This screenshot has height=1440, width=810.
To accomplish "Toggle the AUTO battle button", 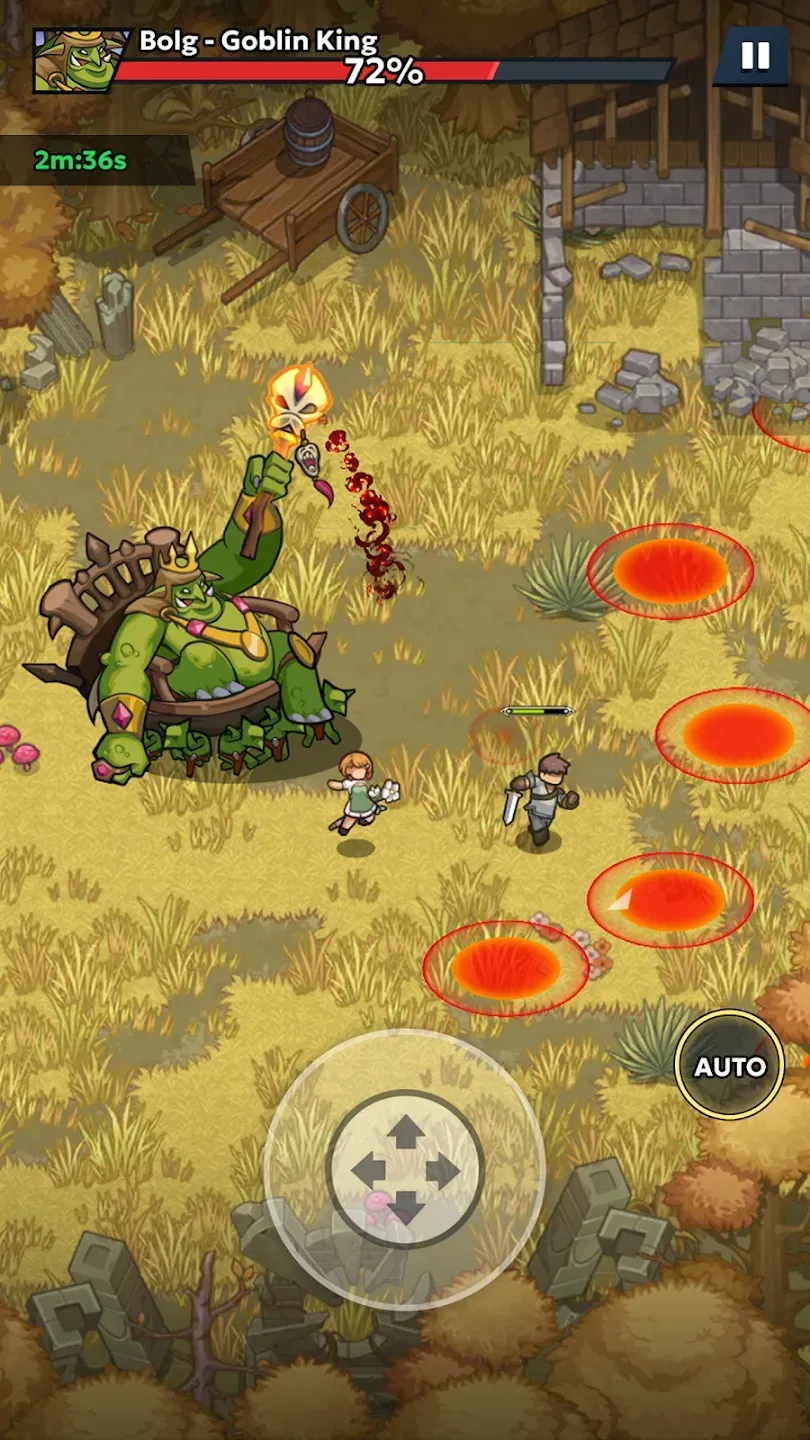I will click(x=730, y=1066).
